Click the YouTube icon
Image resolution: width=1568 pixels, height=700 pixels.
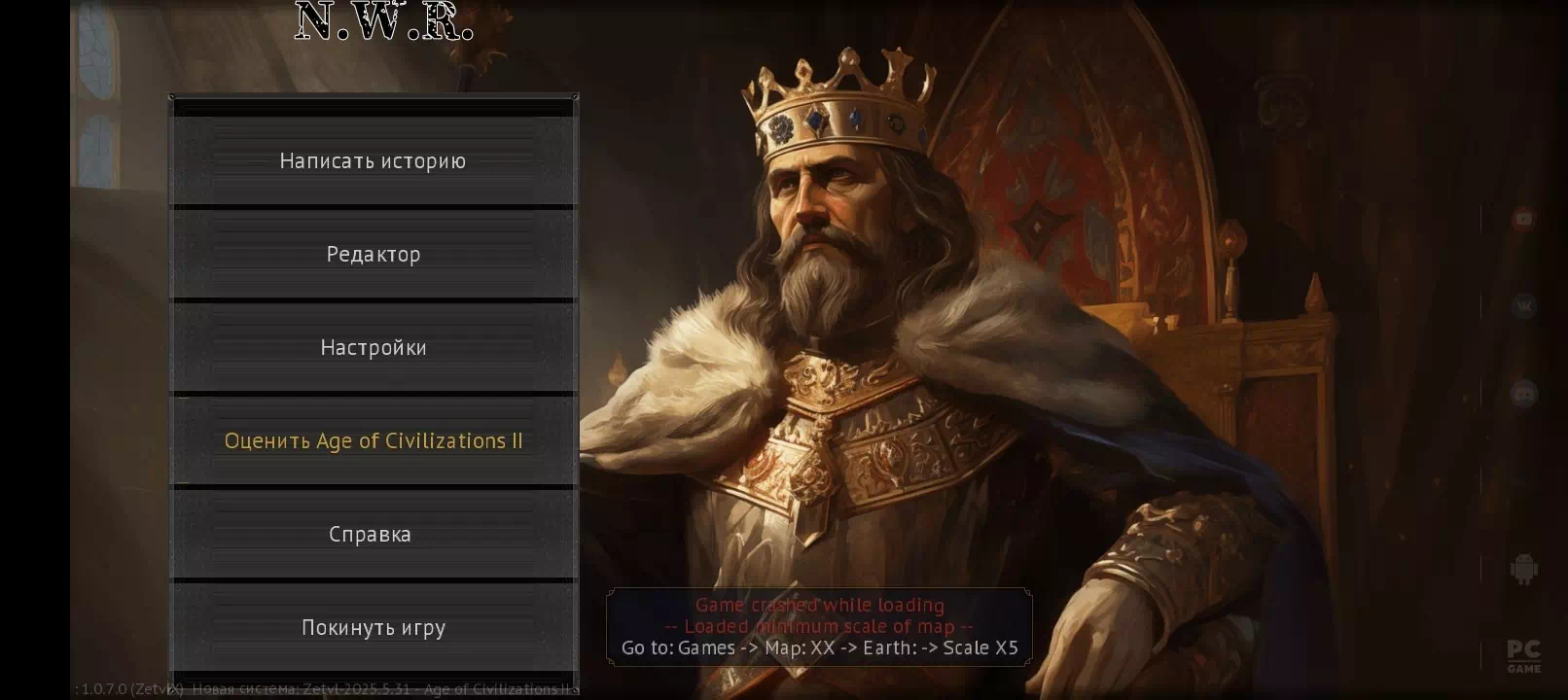coord(1523,219)
